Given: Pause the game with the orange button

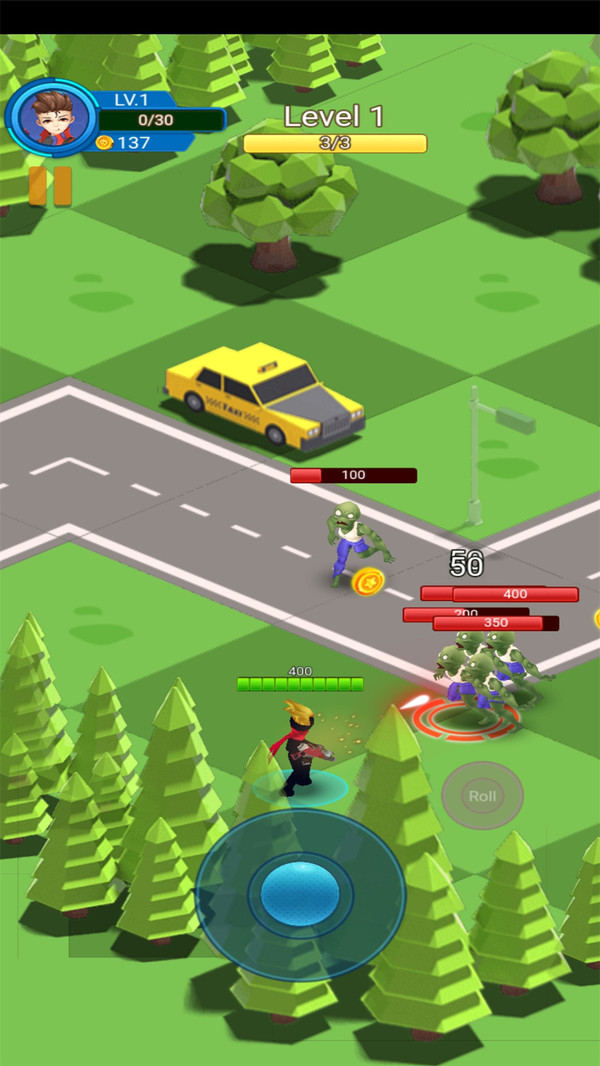Looking at the screenshot, I should click(x=50, y=186).
